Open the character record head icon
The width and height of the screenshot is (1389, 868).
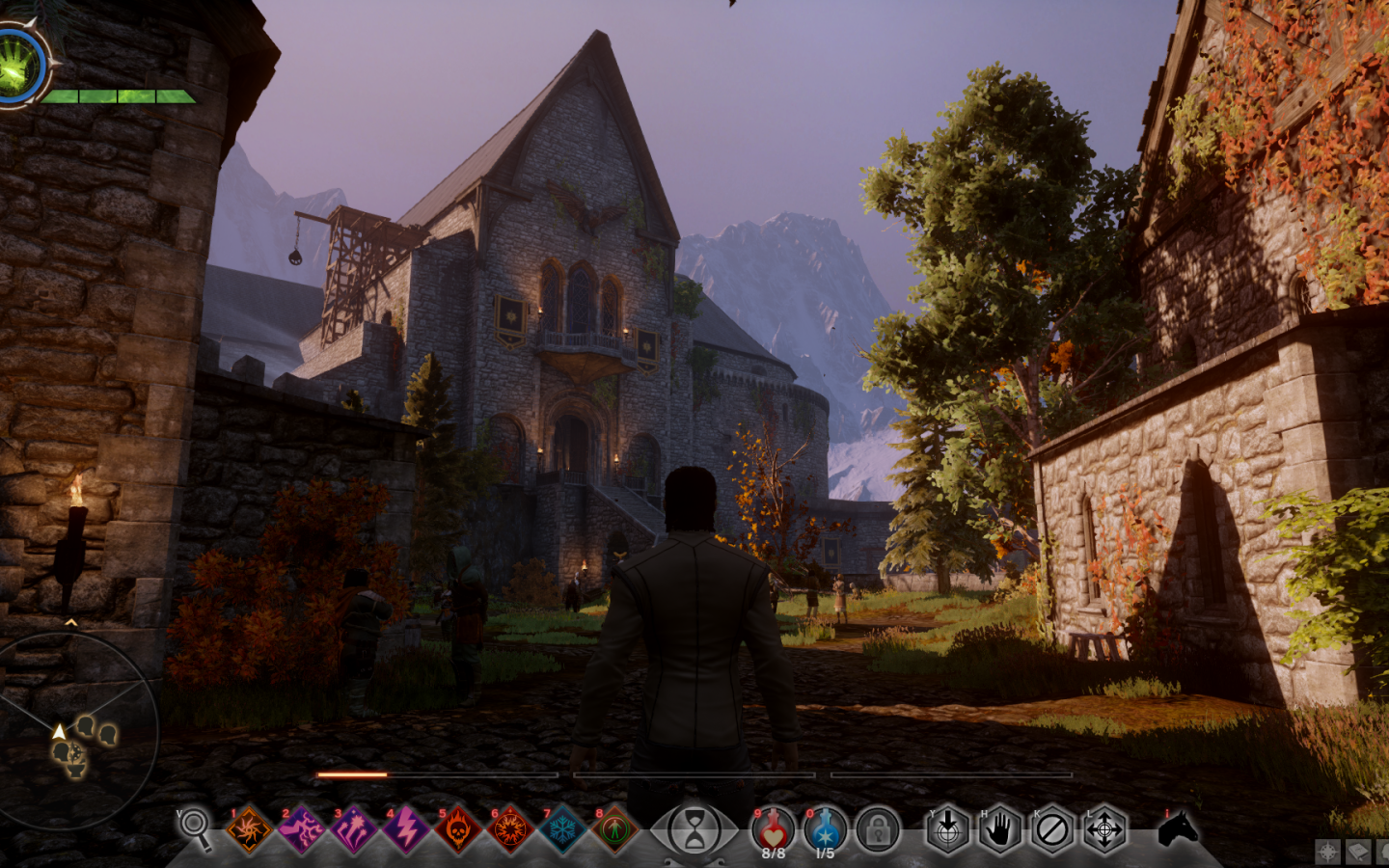click(1383, 852)
